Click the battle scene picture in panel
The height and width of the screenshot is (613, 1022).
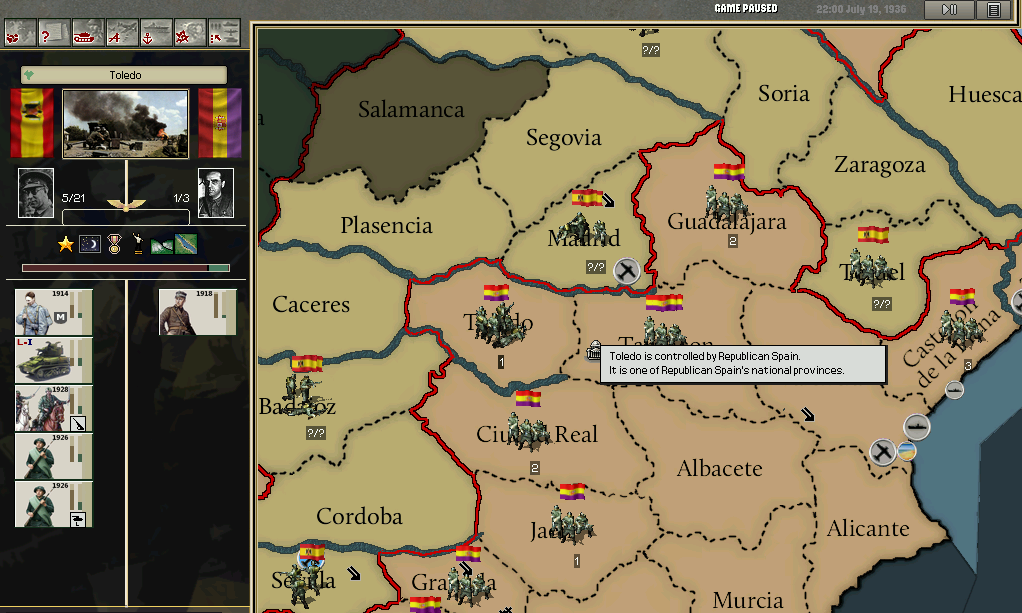[125, 124]
